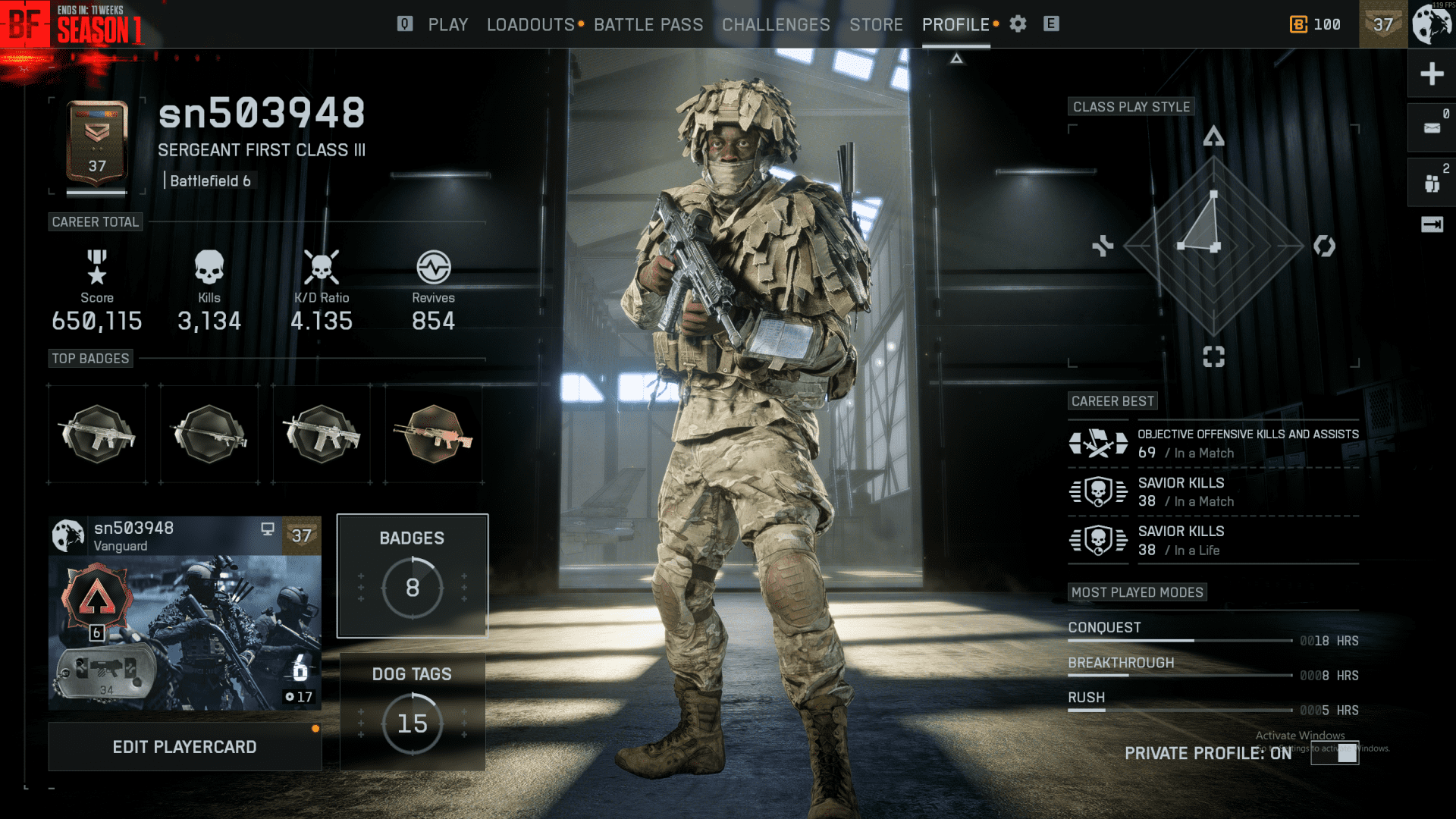Open the CHALLENGES tab

775,24
